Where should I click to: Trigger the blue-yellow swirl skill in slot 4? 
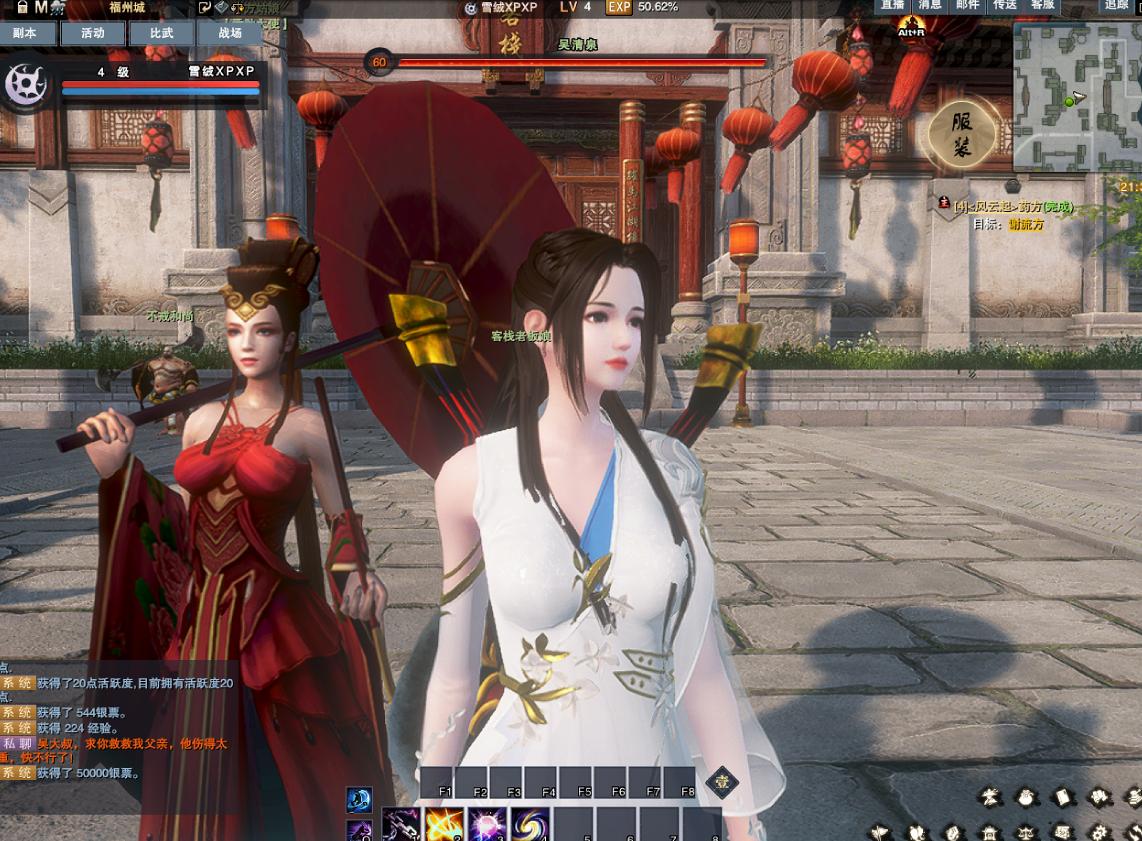[x=530, y=826]
